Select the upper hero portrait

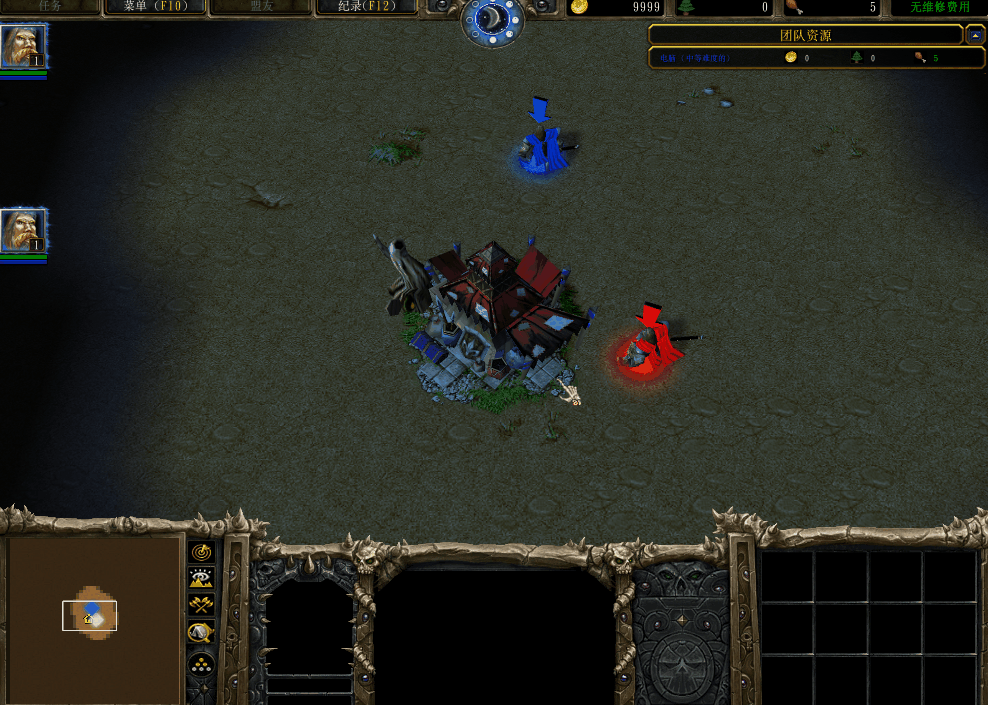pyautogui.click(x=23, y=47)
